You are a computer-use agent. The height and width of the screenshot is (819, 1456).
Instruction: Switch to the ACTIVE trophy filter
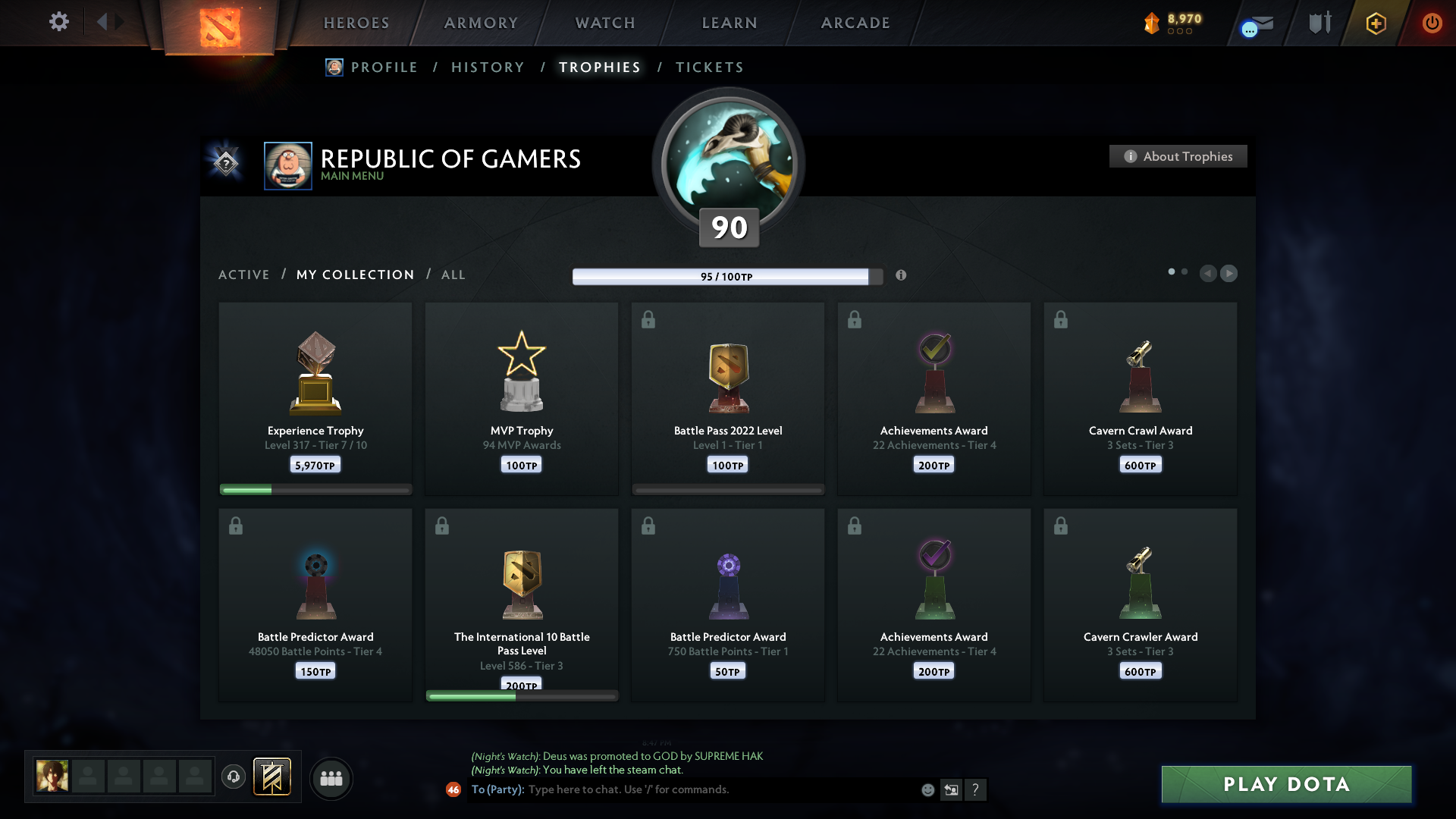click(x=244, y=275)
